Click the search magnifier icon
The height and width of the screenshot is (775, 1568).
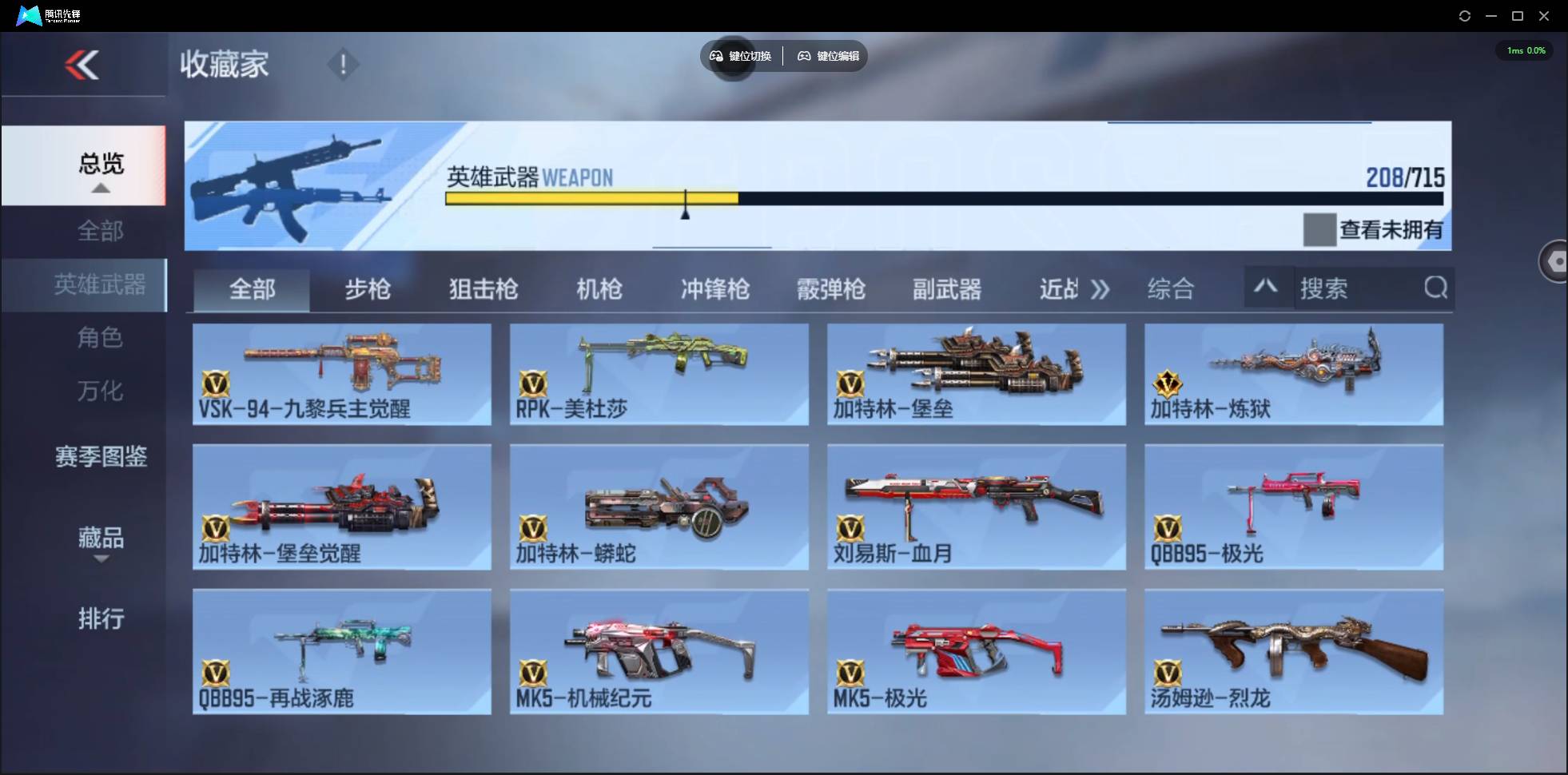1436,288
